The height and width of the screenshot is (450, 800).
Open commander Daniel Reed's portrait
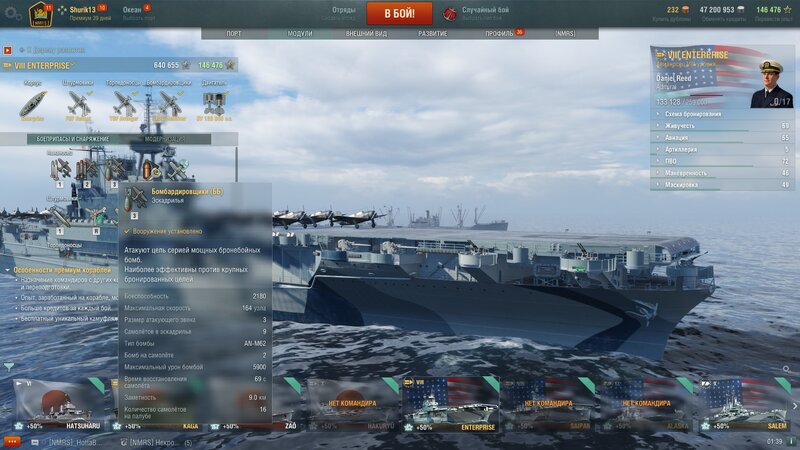click(770, 82)
